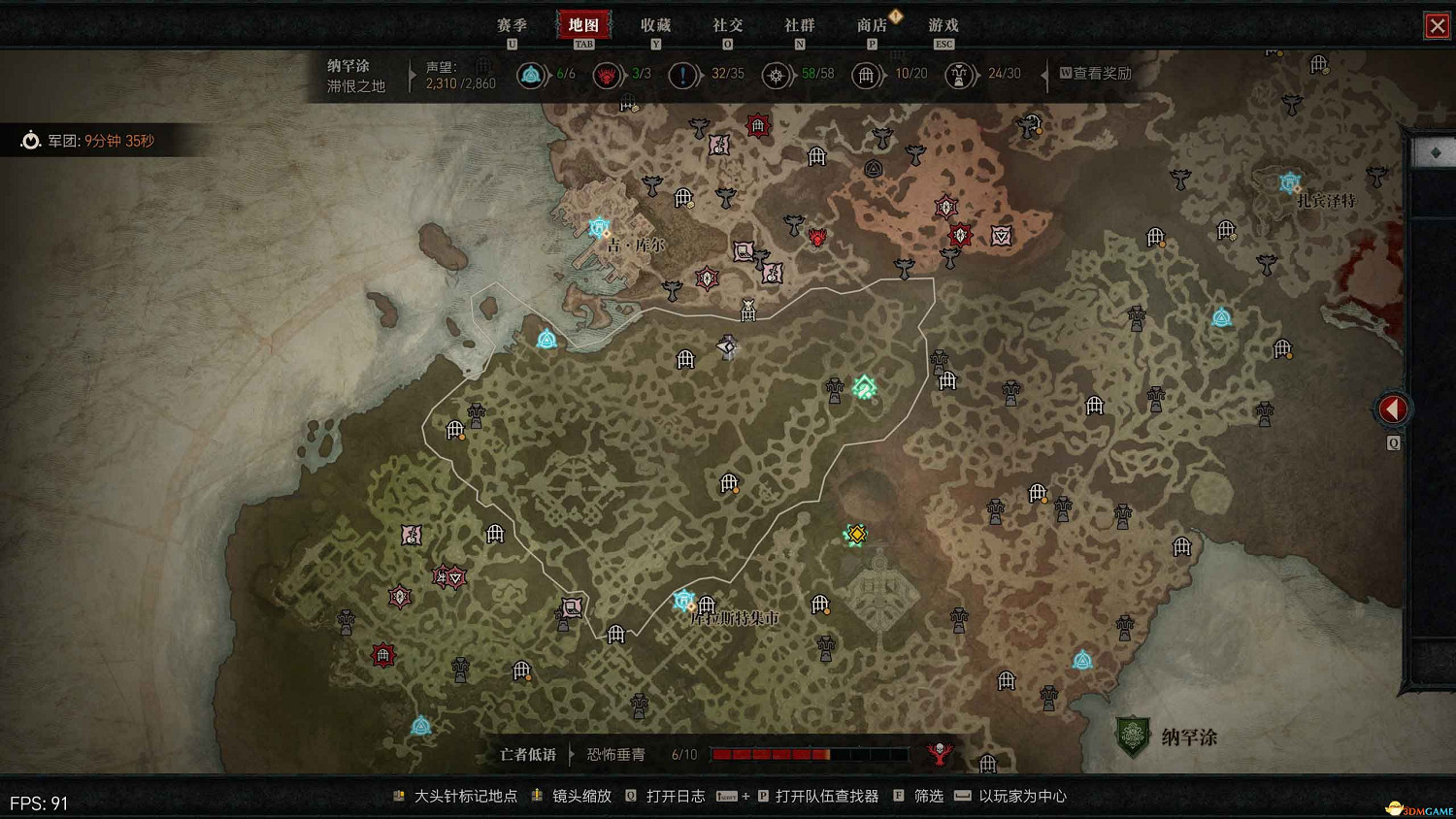Click the red stronghold icon in southwest area
Viewport: 1456px width, 819px height.
tap(381, 655)
